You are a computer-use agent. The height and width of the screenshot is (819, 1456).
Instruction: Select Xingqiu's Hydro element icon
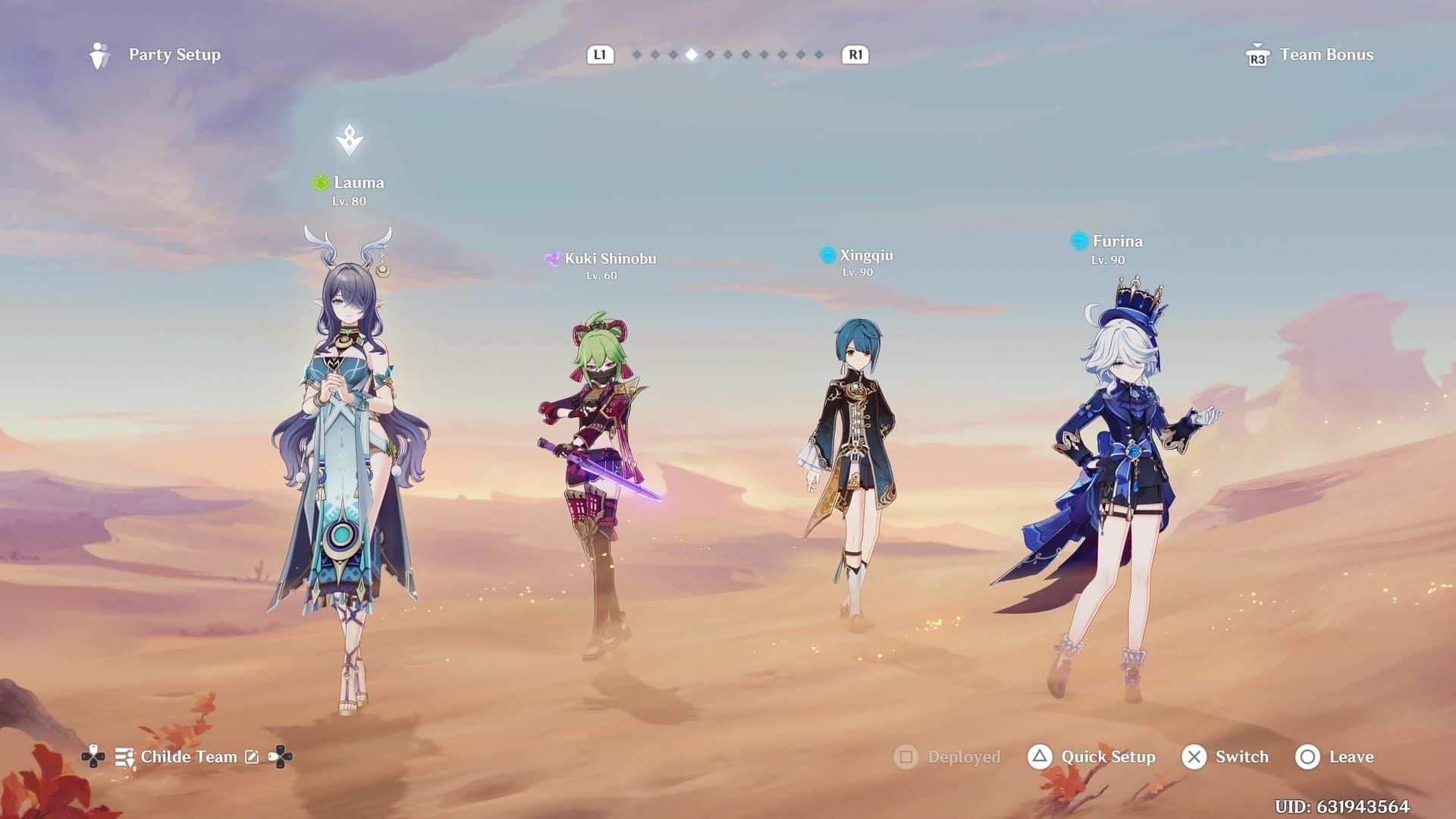[x=826, y=255]
